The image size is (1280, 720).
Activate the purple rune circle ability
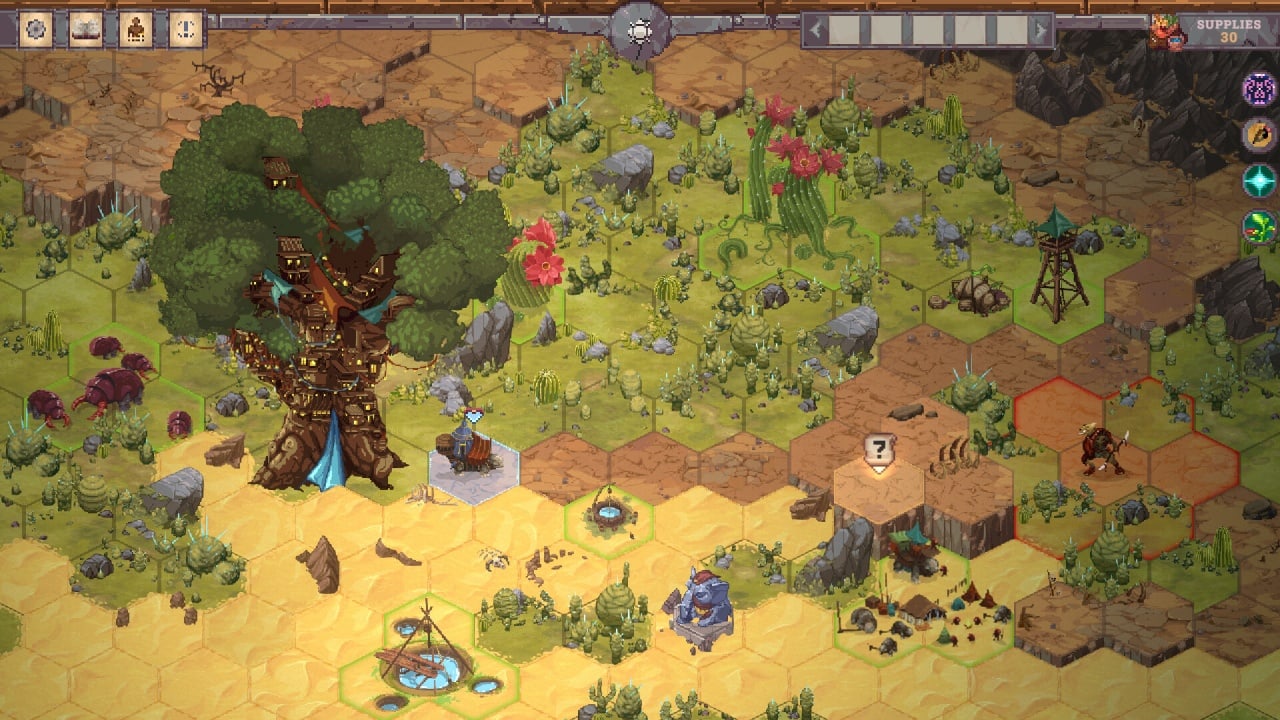[1259, 89]
